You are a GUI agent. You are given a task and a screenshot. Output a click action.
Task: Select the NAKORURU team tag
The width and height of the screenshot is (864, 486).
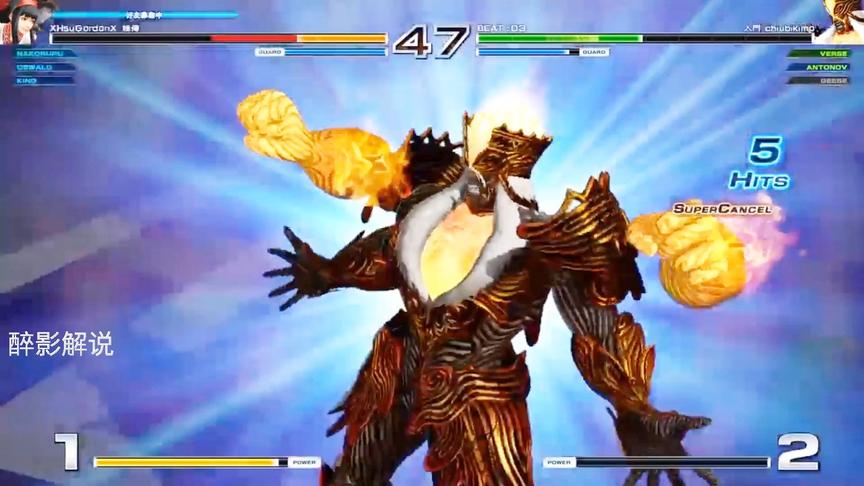[42, 54]
